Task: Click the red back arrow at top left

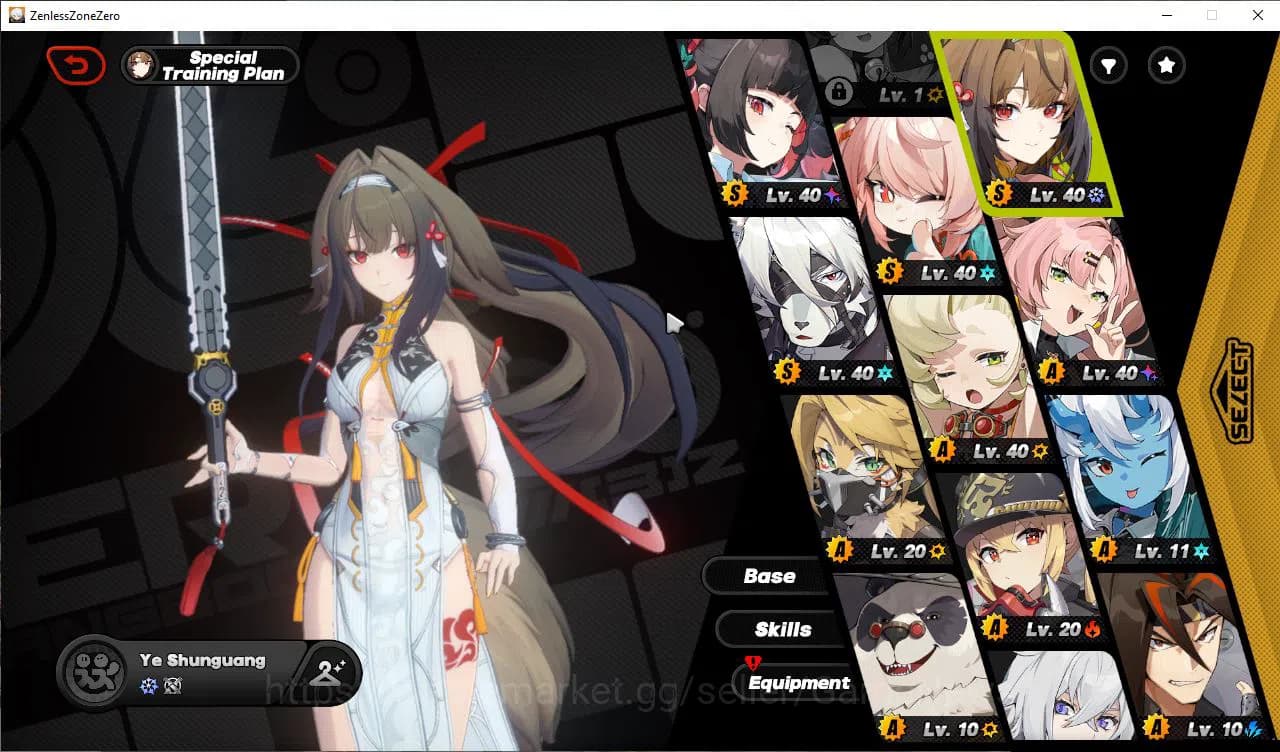Action: point(76,64)
